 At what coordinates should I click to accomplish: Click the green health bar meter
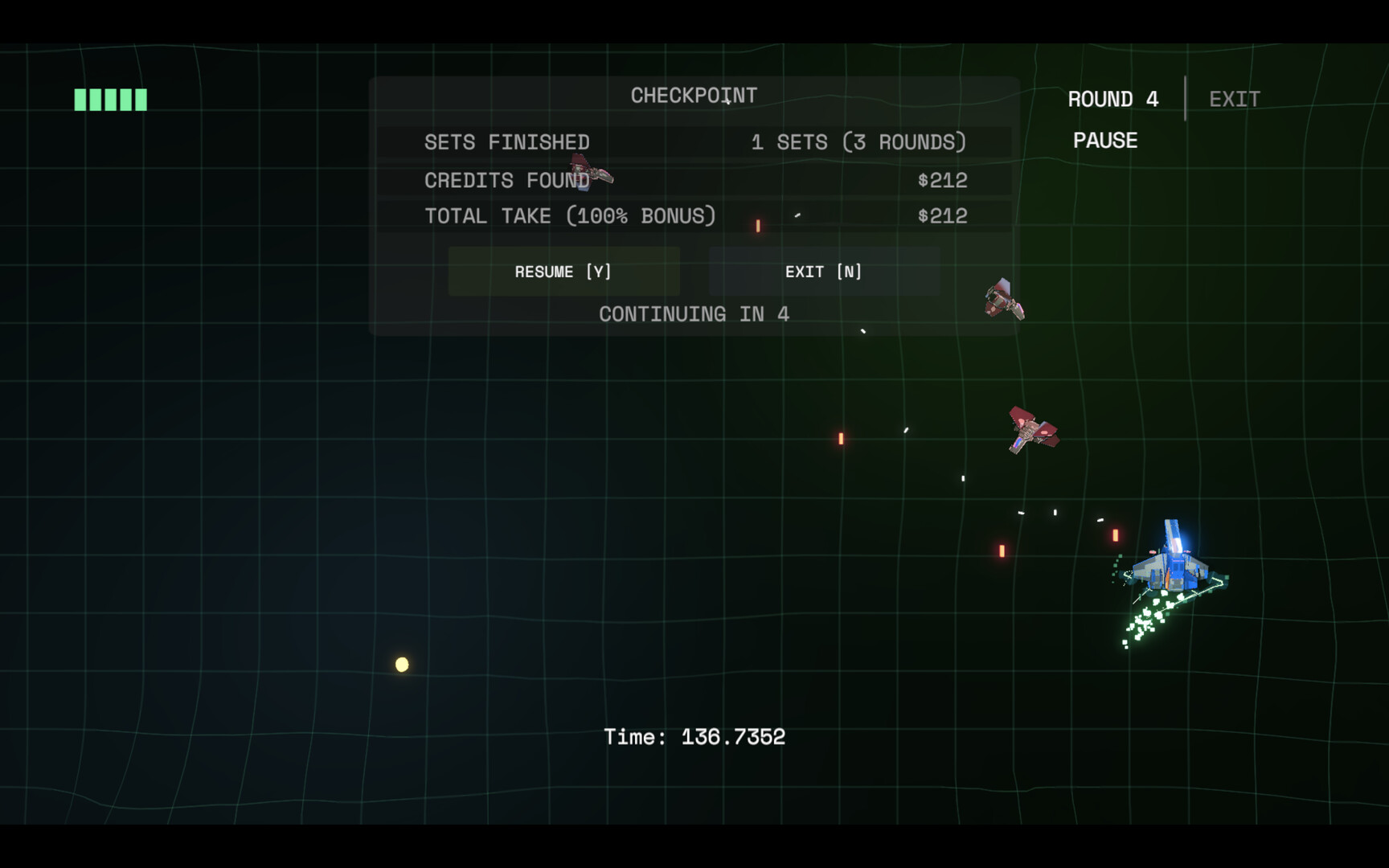pyautogui.click(x=110, y=99)
